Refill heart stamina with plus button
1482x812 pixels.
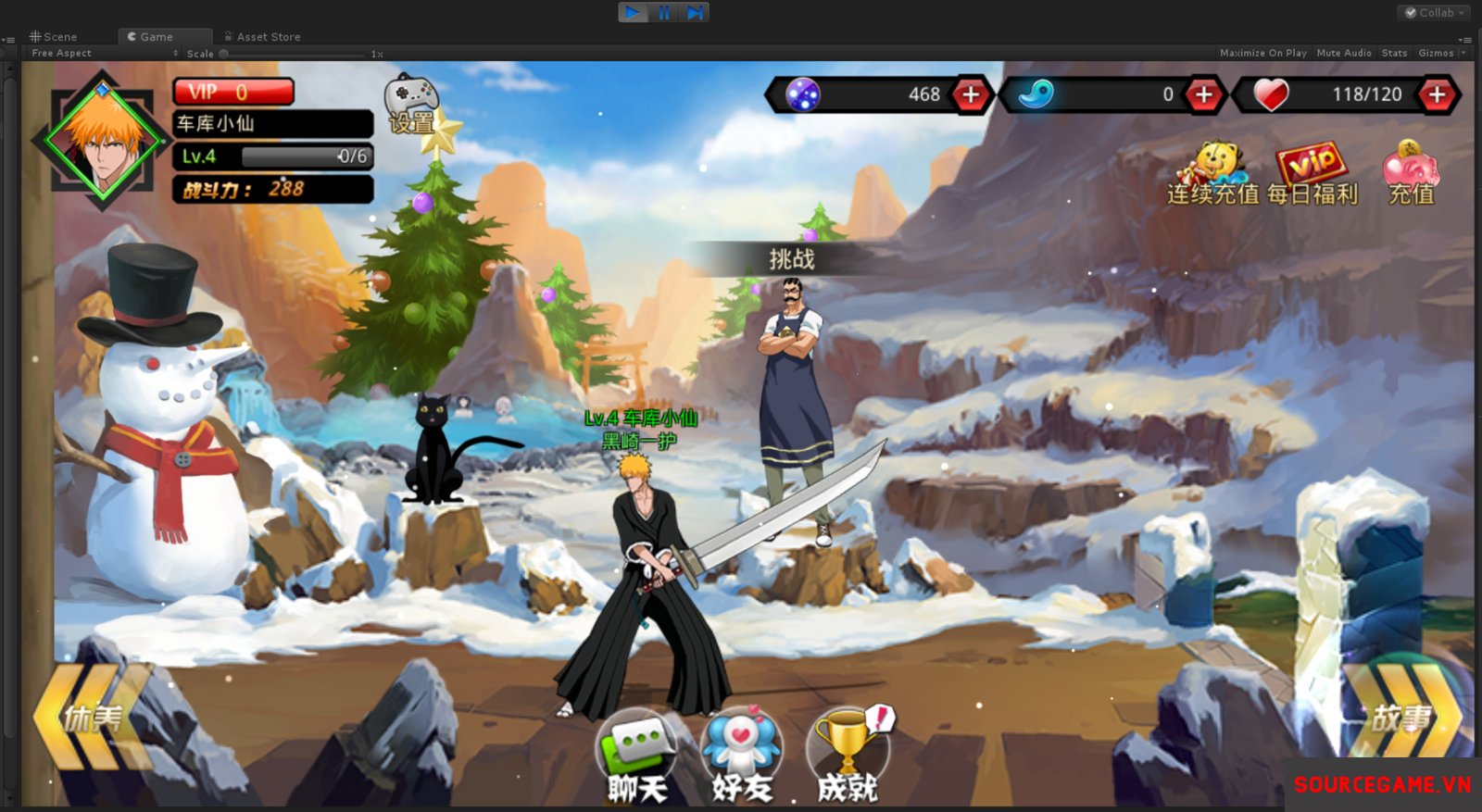(x=1437, y=94)
